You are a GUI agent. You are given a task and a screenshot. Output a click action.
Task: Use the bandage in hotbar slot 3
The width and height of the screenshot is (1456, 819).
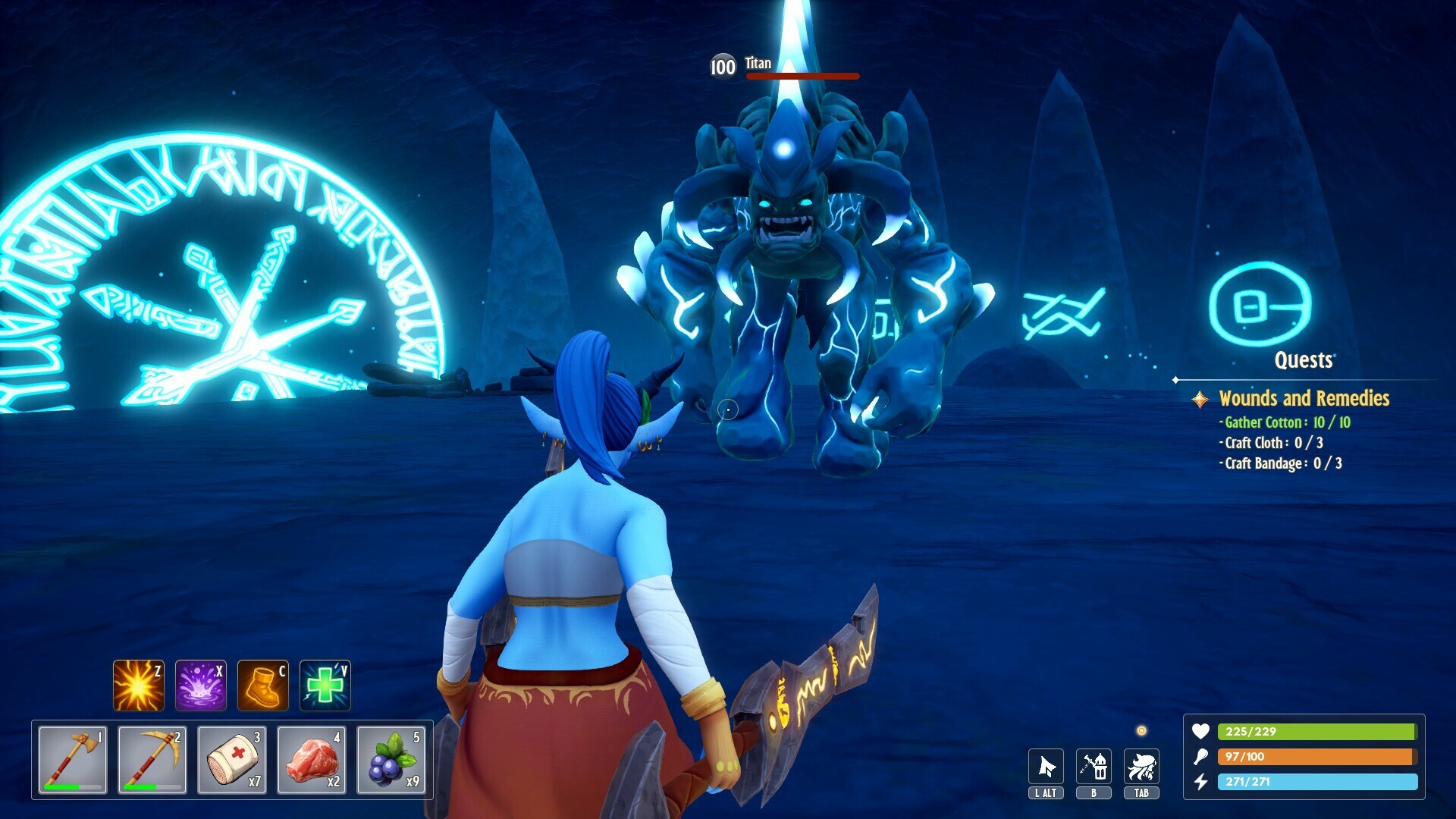[x=234, y=758]
